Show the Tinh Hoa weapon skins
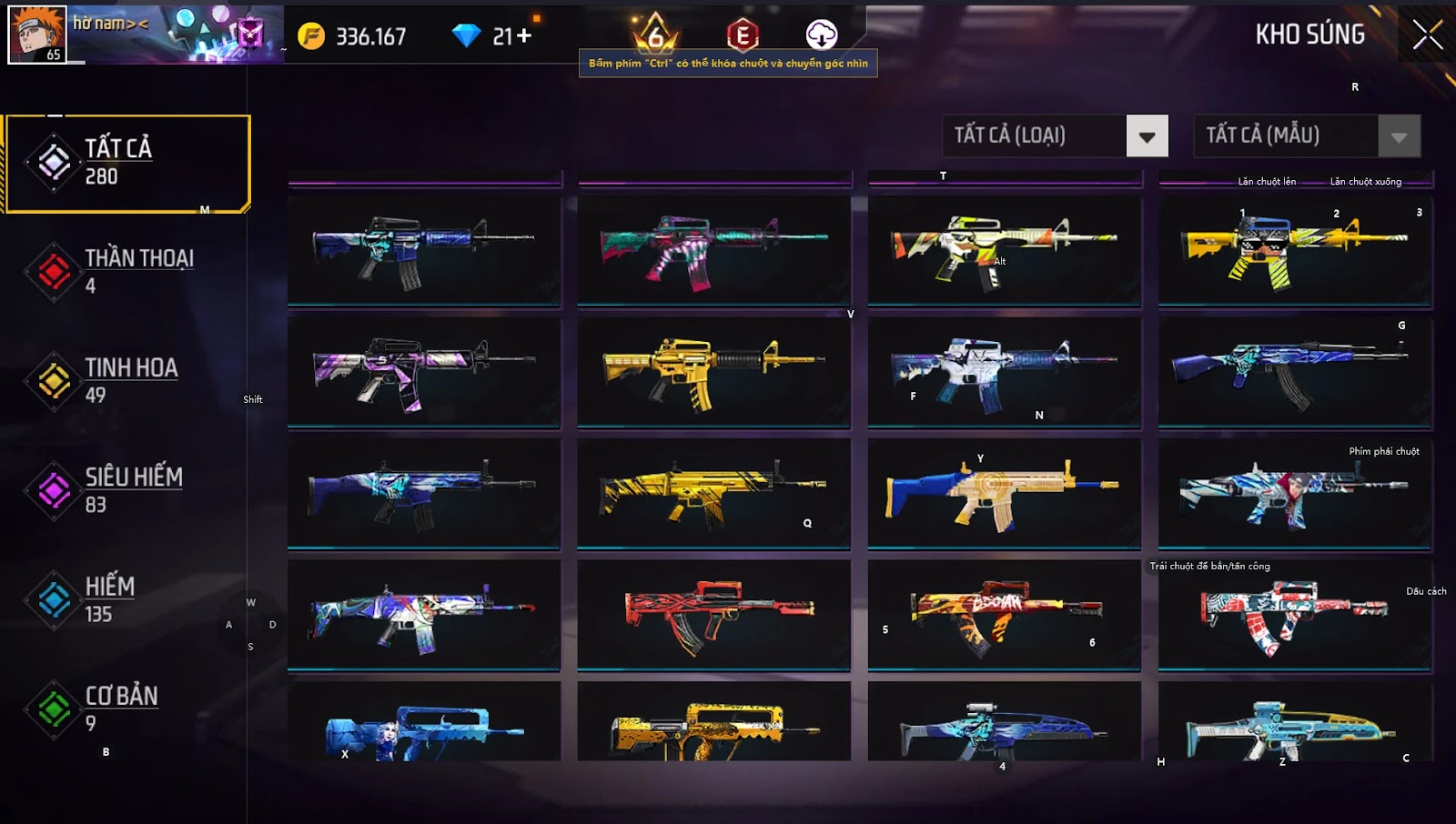This screenshot has height=824, width=1456. [127, 380]
